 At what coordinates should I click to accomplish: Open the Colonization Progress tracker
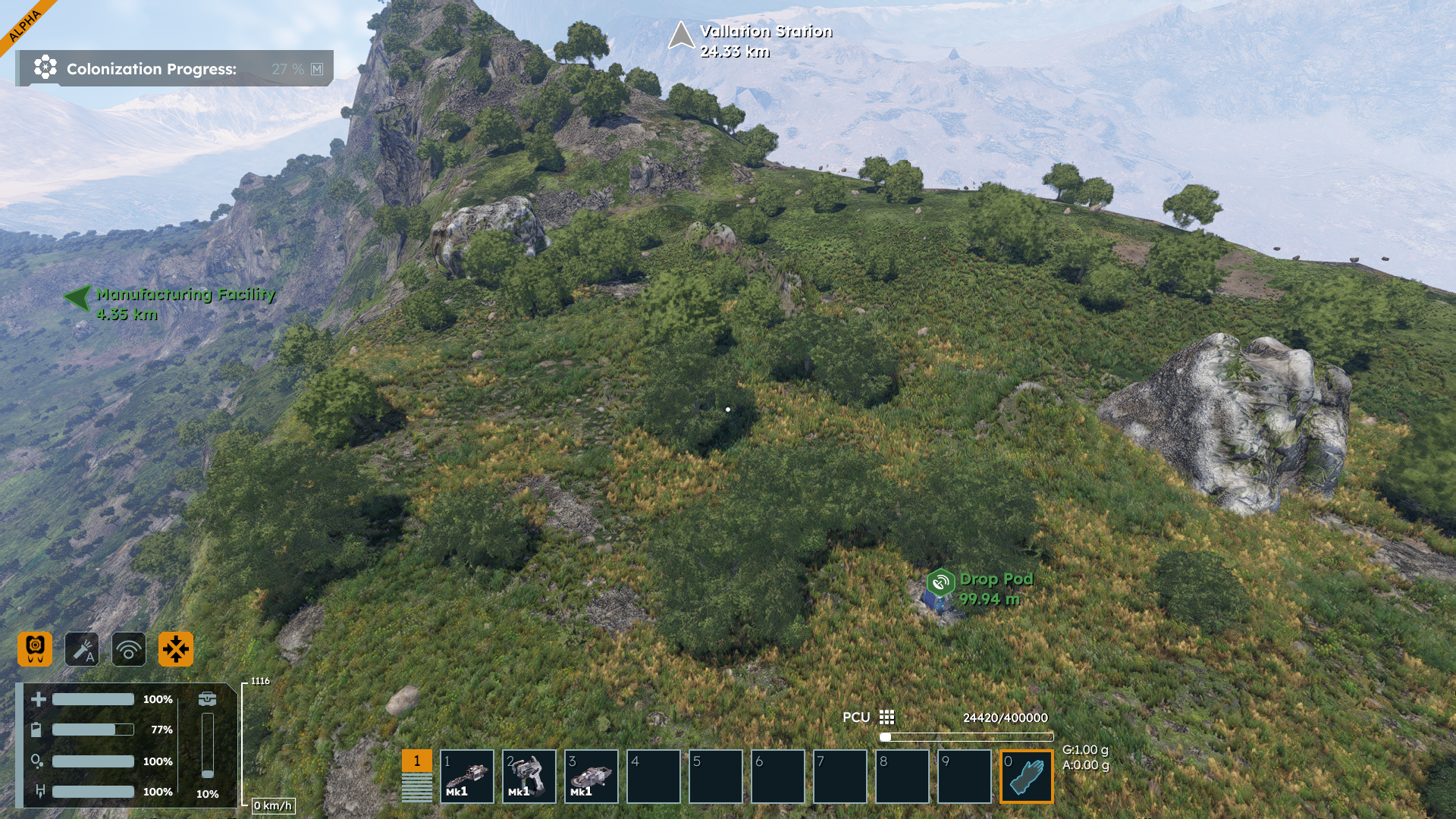coord(174,69)
